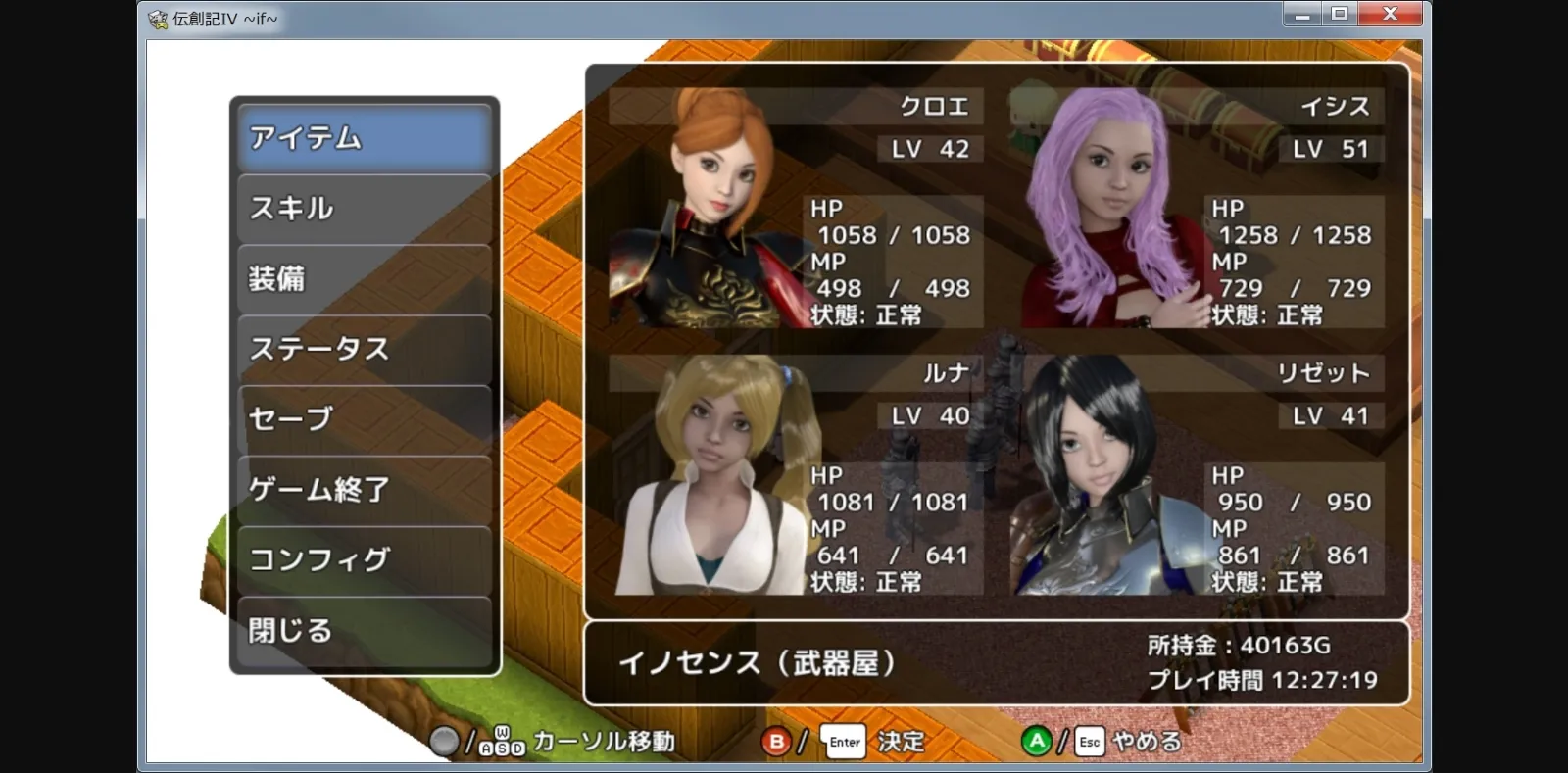This screenshot has width=1568, height=773.
Task: Click 閉じる to close the menu
Action: 363,630
